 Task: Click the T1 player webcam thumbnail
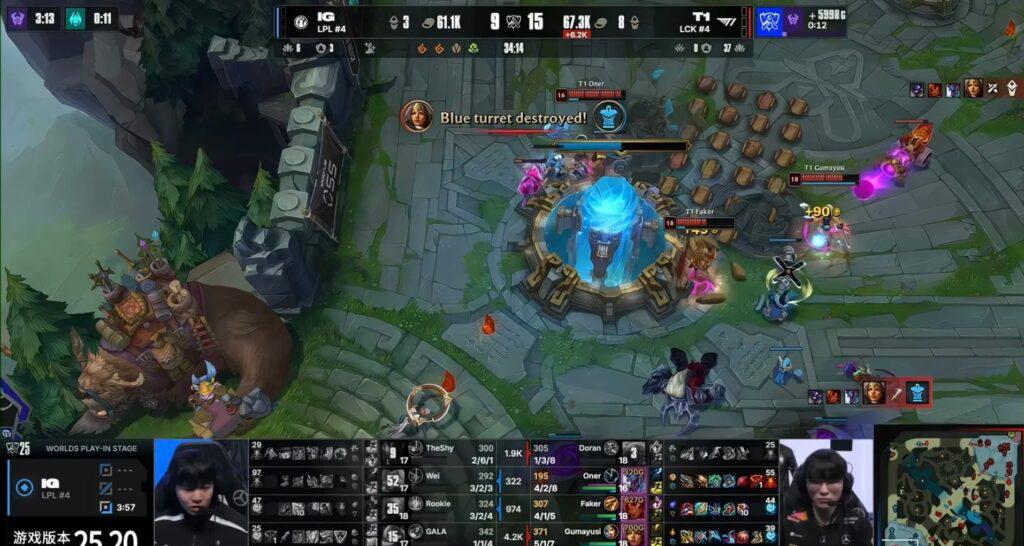(825, 492)
